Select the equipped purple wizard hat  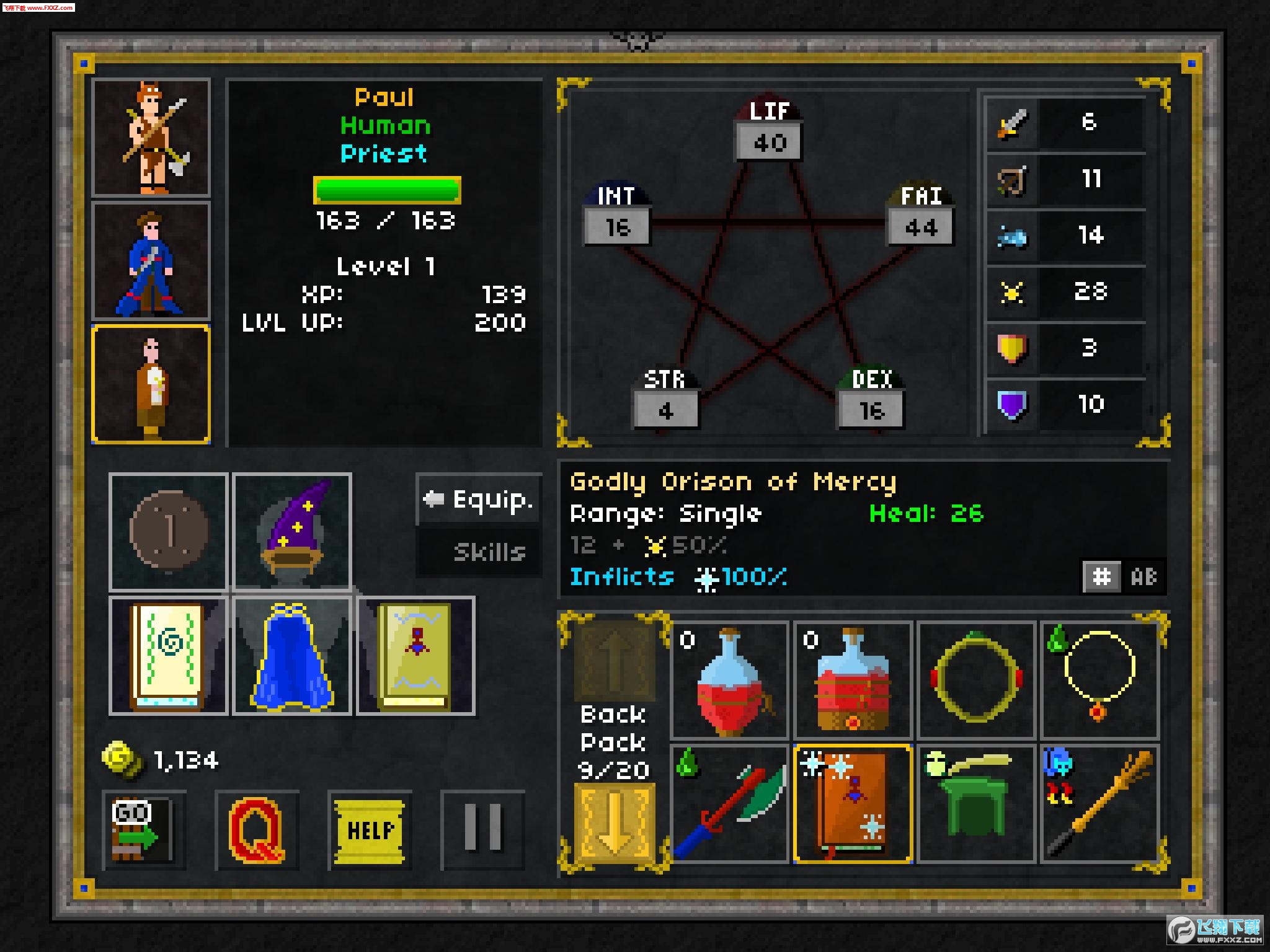tap(292, 532)
